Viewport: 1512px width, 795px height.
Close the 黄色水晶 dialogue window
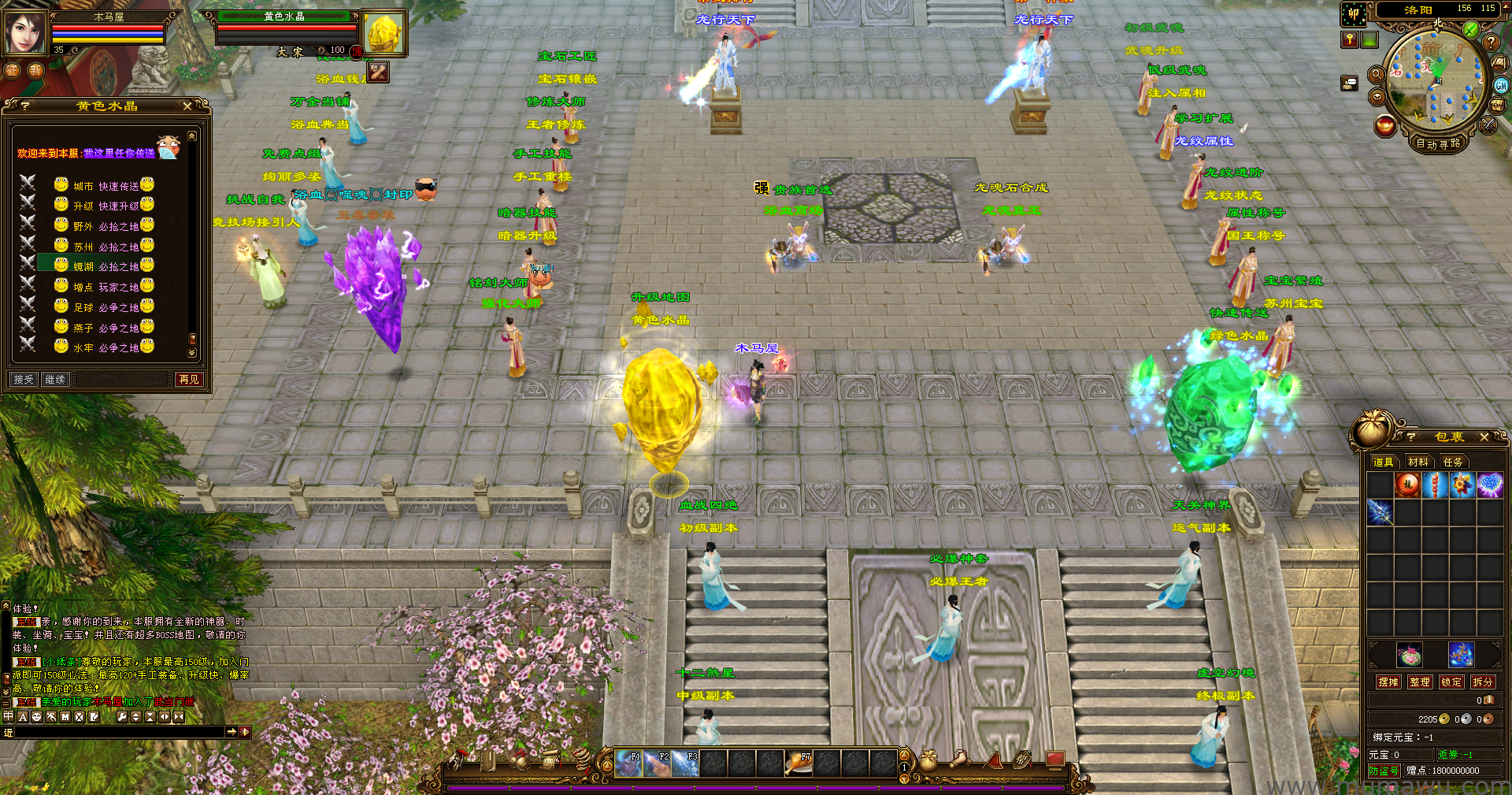click(187, 106)
